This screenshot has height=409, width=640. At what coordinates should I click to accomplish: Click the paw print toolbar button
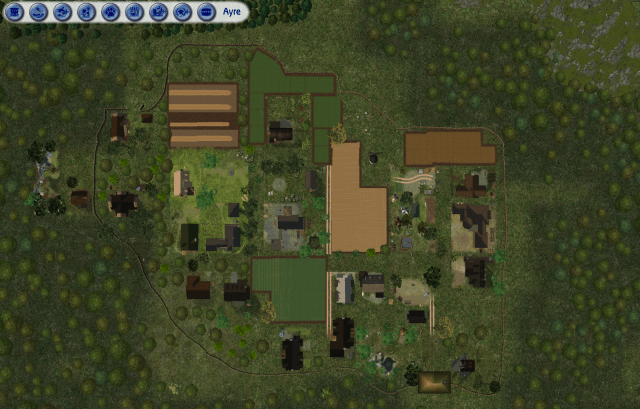coord(110,12)
